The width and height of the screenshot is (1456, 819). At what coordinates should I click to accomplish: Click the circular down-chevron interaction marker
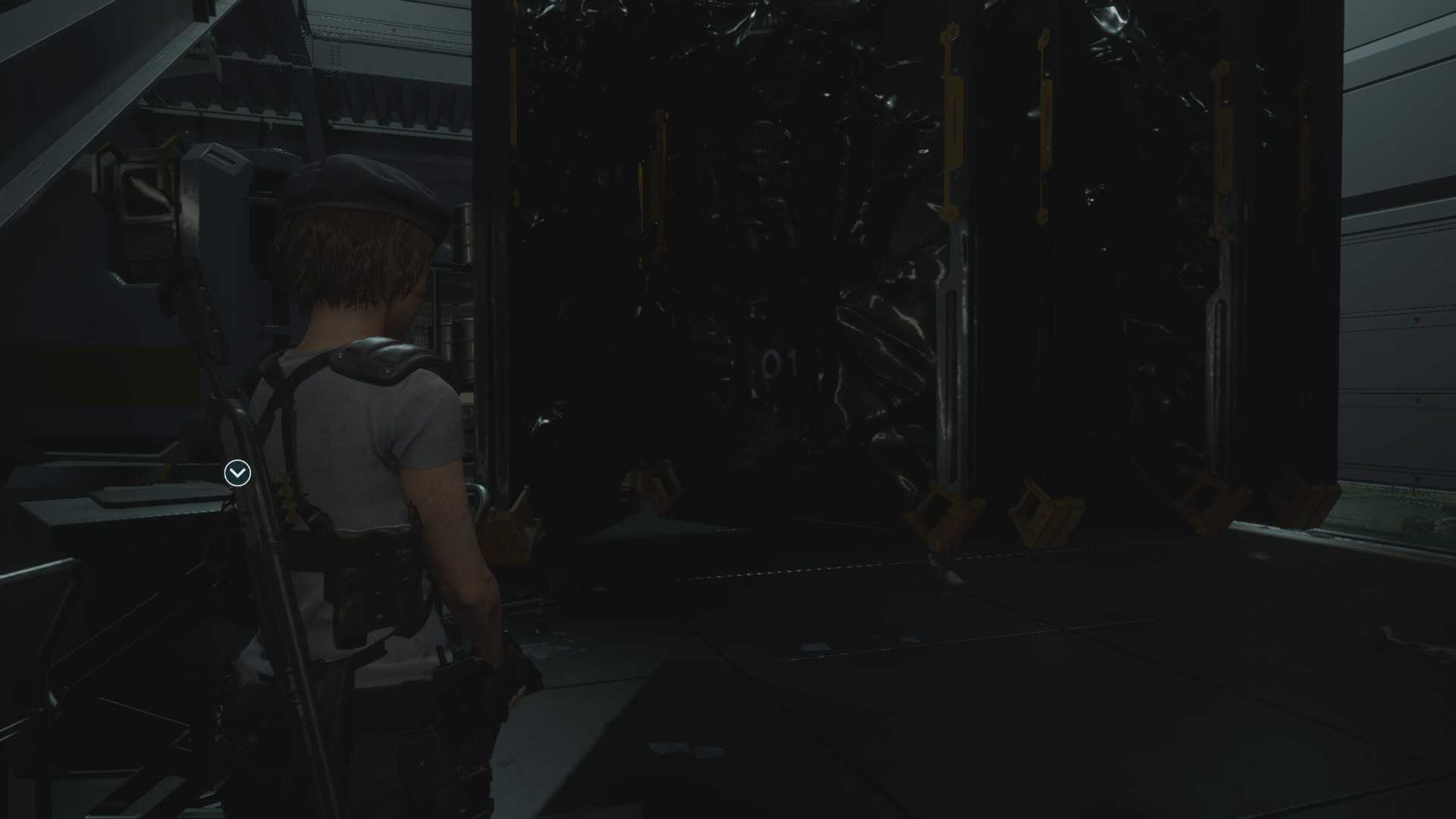[237, 473]
